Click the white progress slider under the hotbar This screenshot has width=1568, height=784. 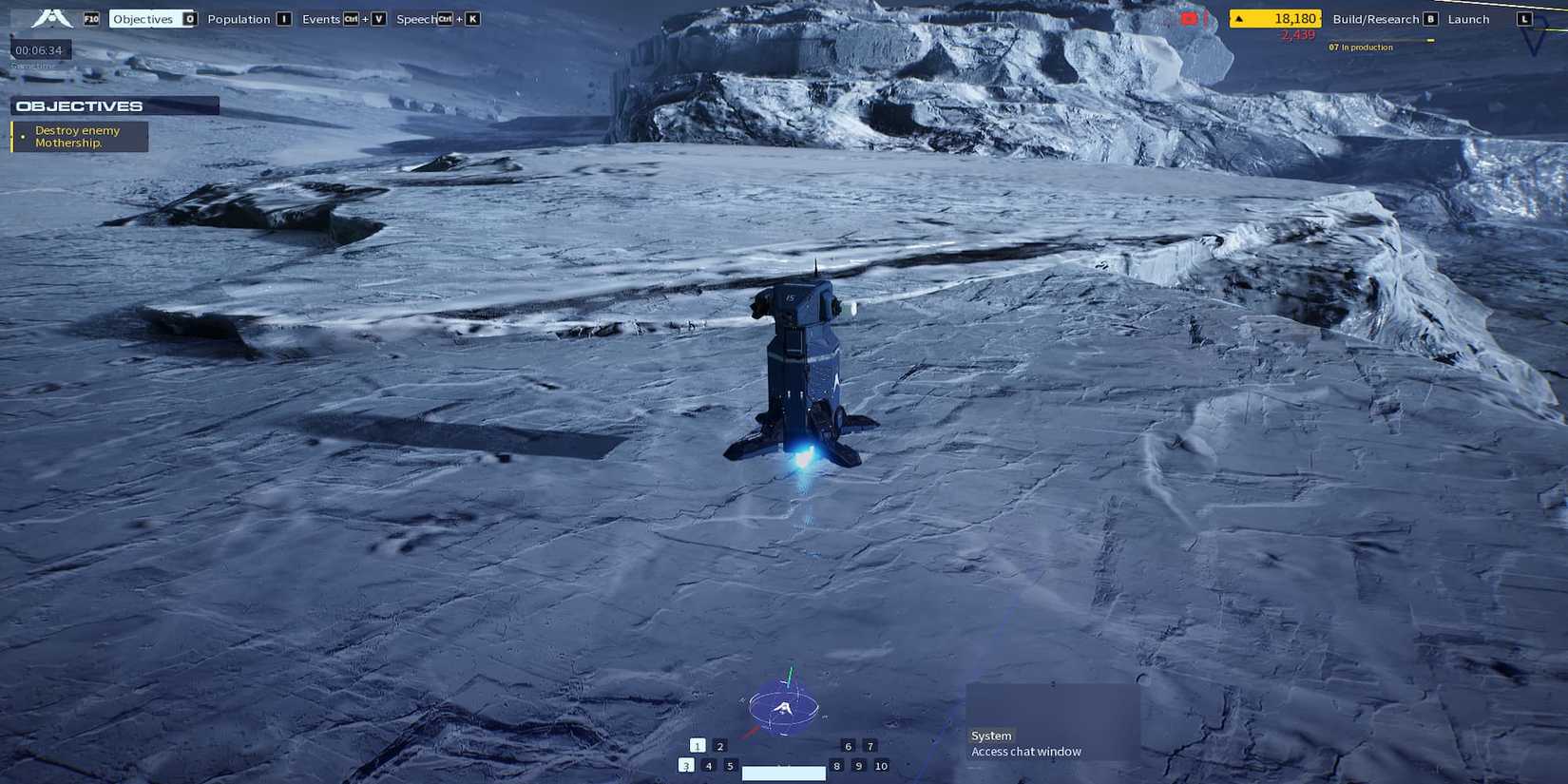[784, 772]
